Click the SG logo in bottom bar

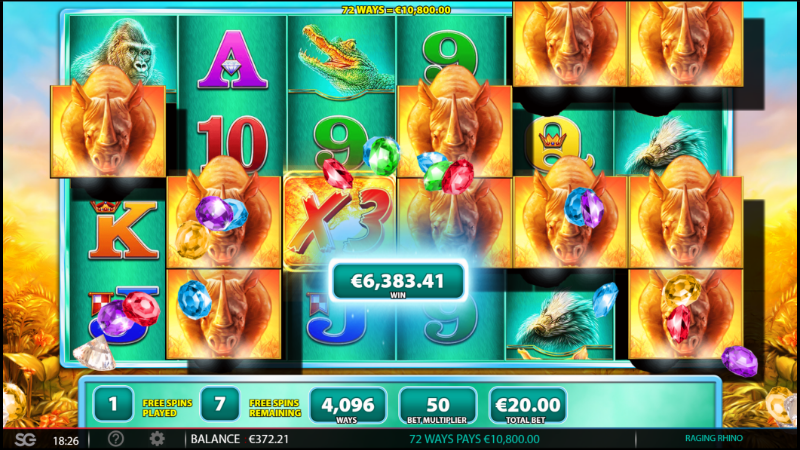[24, 439]
